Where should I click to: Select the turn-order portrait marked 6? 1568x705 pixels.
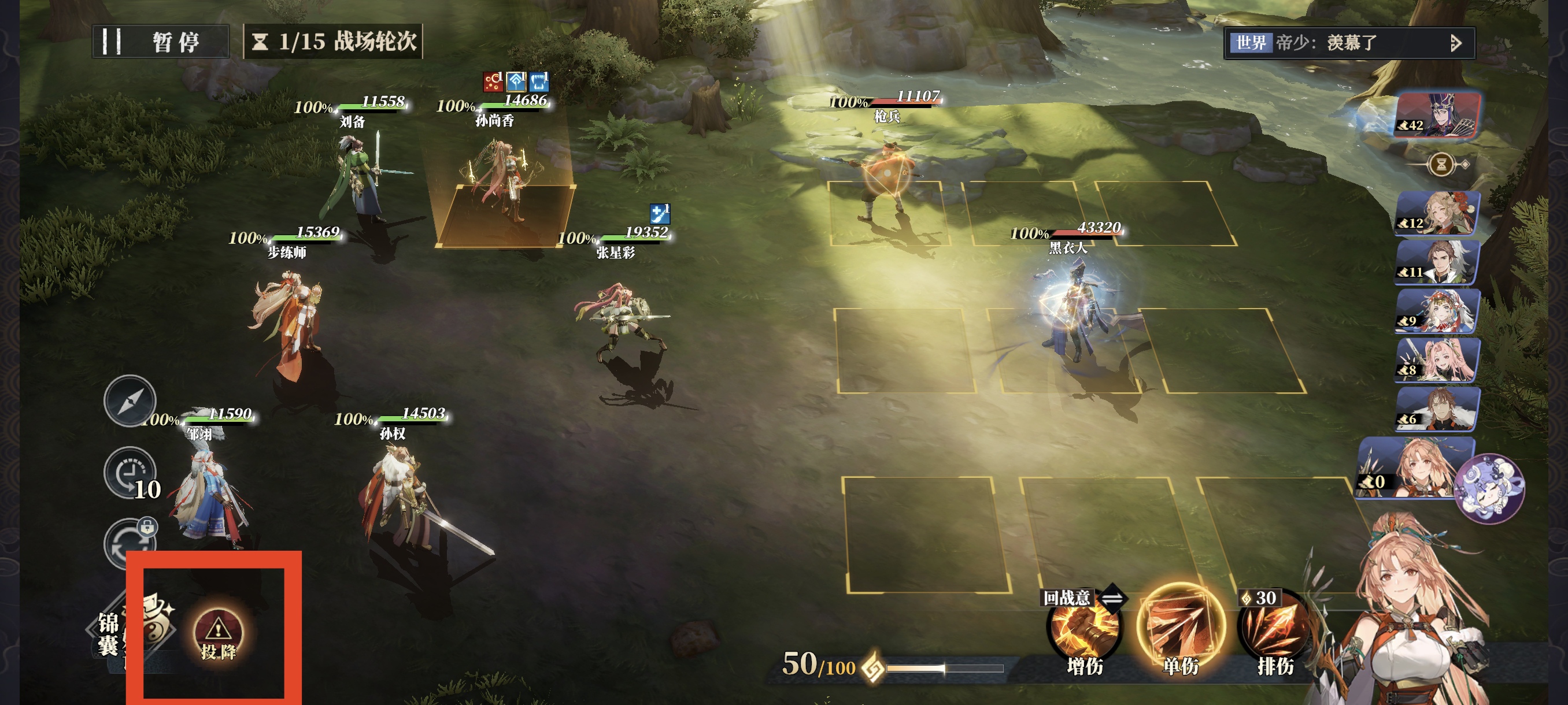tap(1437, 409)
